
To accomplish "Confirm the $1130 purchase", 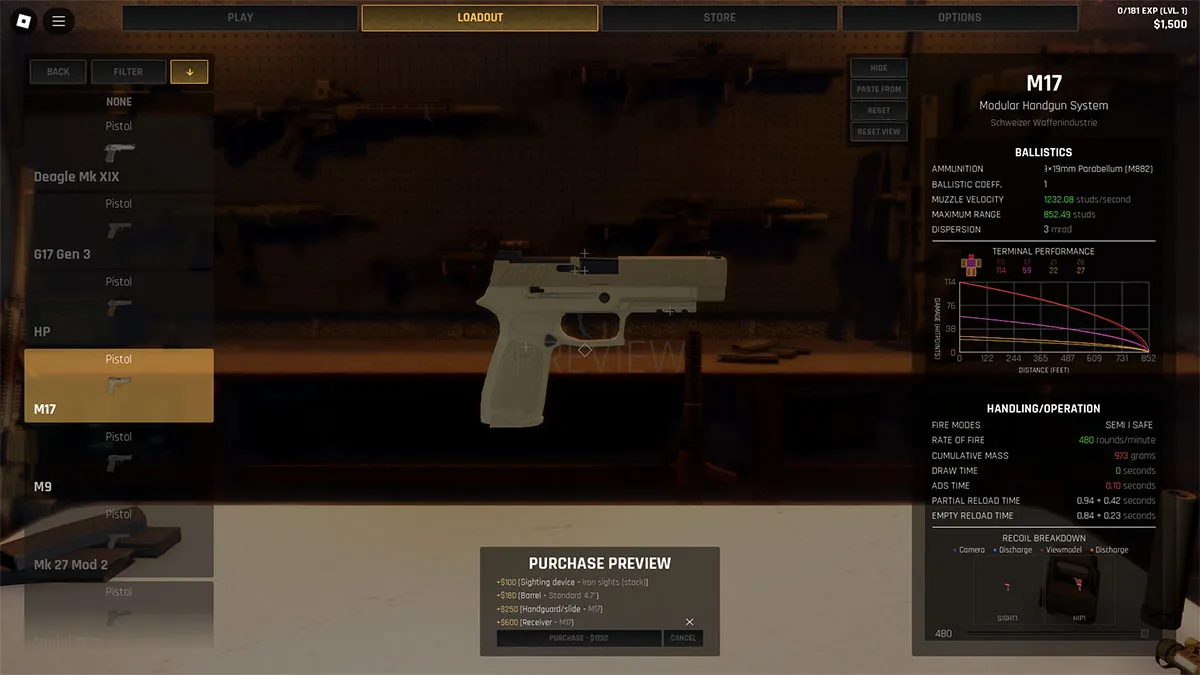I will point(579,638).
